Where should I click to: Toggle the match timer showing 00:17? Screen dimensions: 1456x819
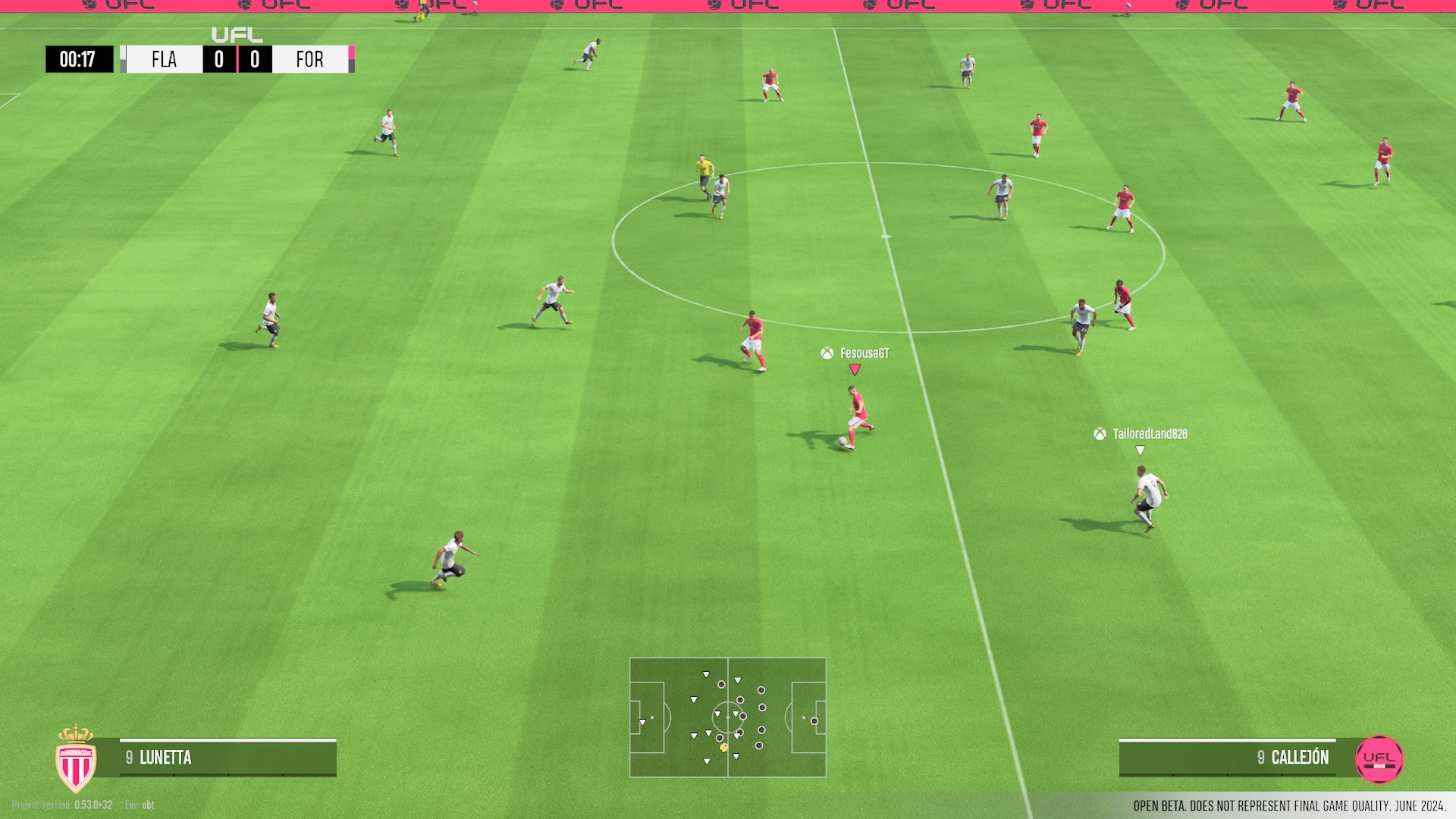(x=79, y=59)
